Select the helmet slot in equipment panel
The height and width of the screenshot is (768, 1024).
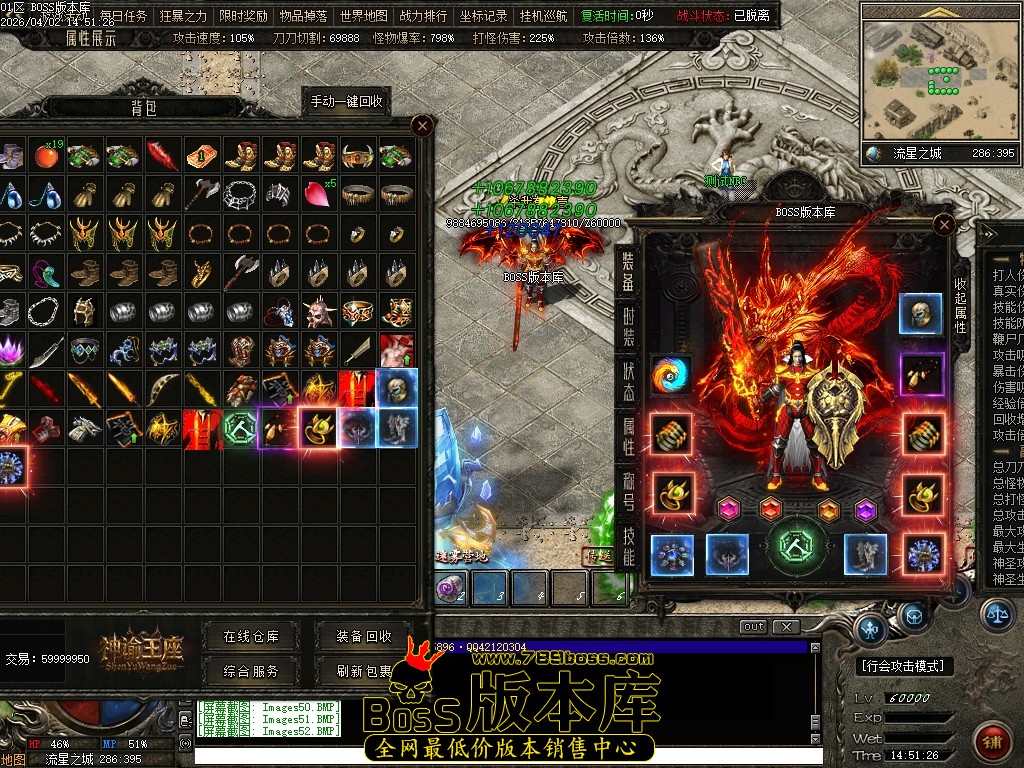(919, 314)
